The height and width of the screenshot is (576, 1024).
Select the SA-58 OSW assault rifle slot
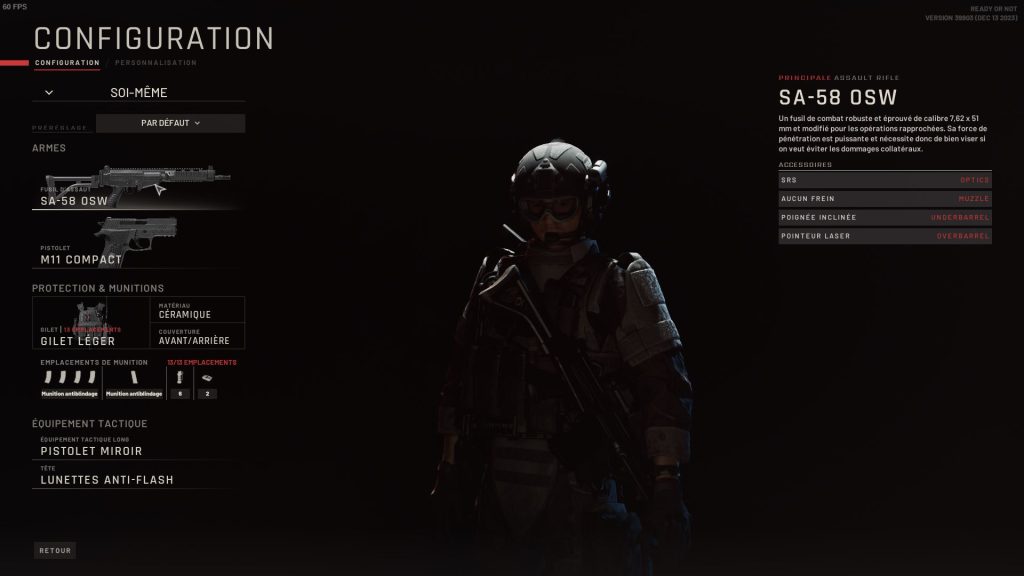[x=135, y=186]
